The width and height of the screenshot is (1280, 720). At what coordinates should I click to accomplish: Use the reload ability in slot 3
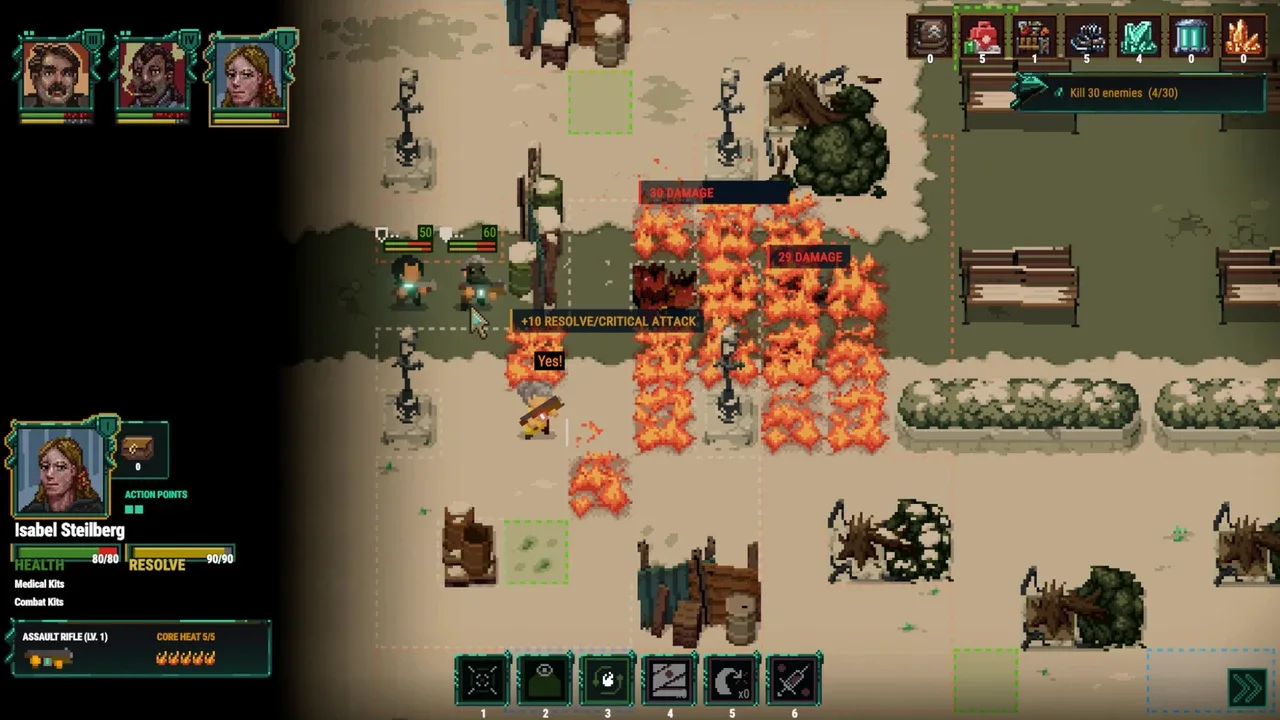(x=607, y=681)
